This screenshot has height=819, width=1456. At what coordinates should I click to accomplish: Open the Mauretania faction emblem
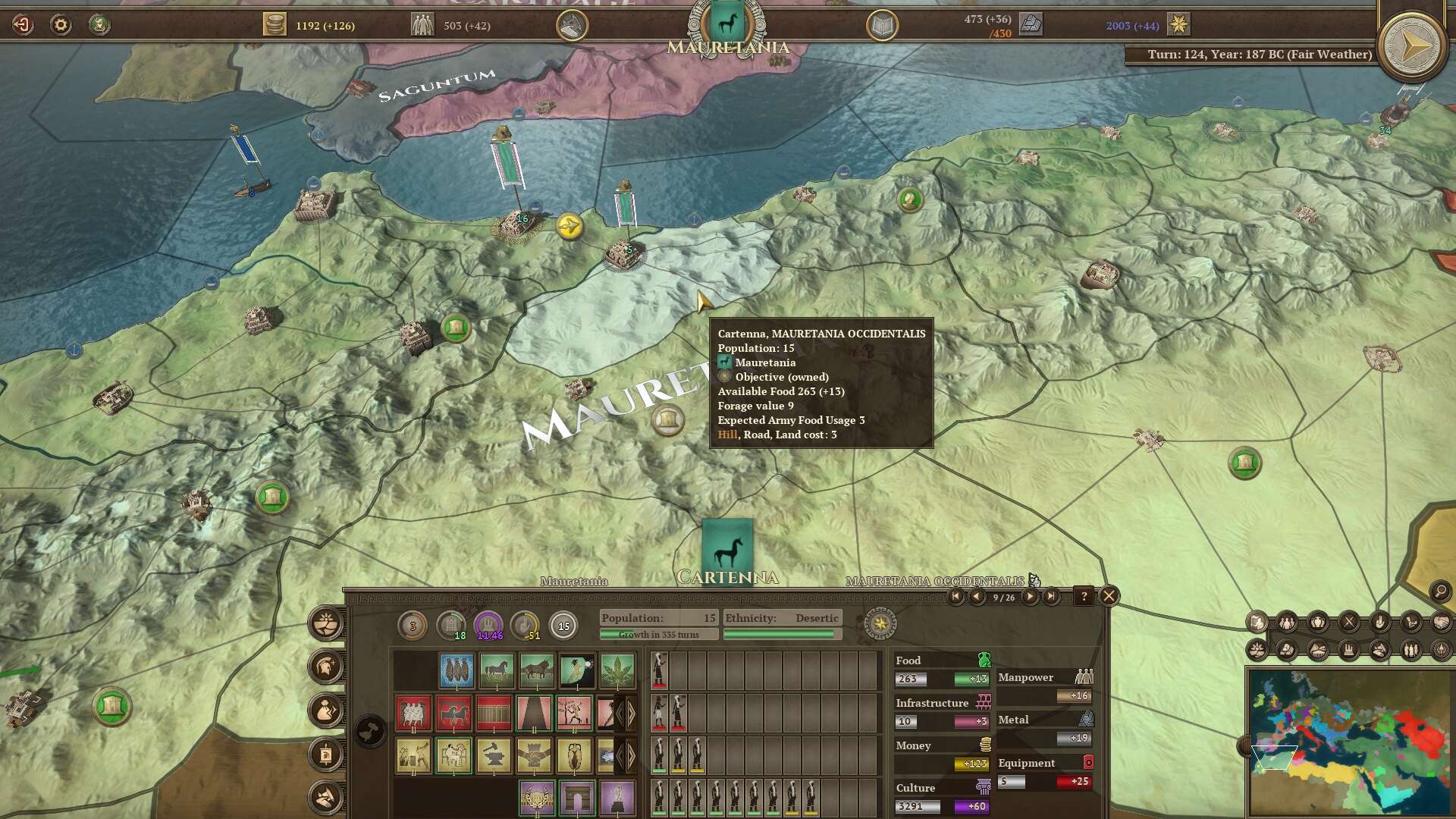tap(726, 25)
